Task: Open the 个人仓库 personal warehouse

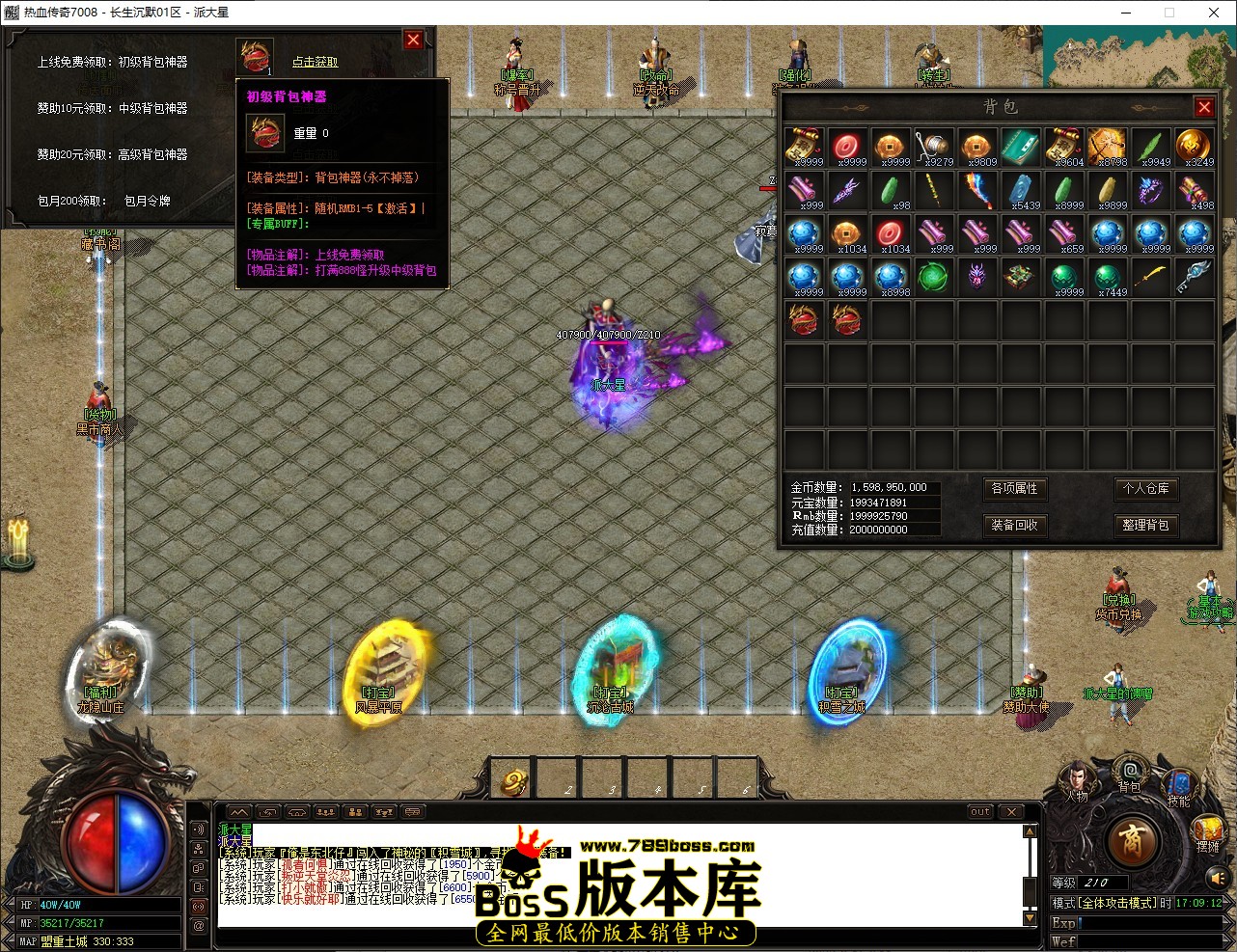Action: 1146,490
